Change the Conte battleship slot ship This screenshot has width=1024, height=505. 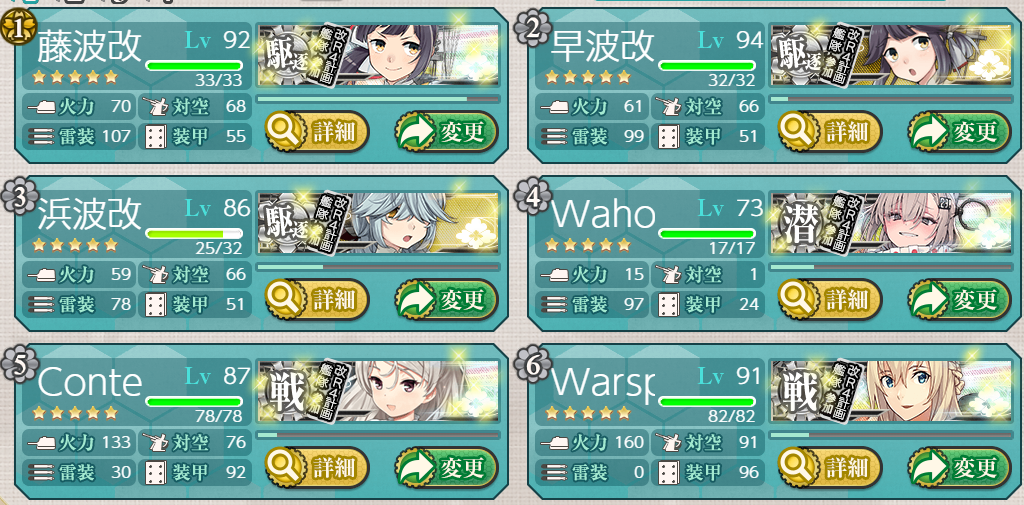(446, 466)
